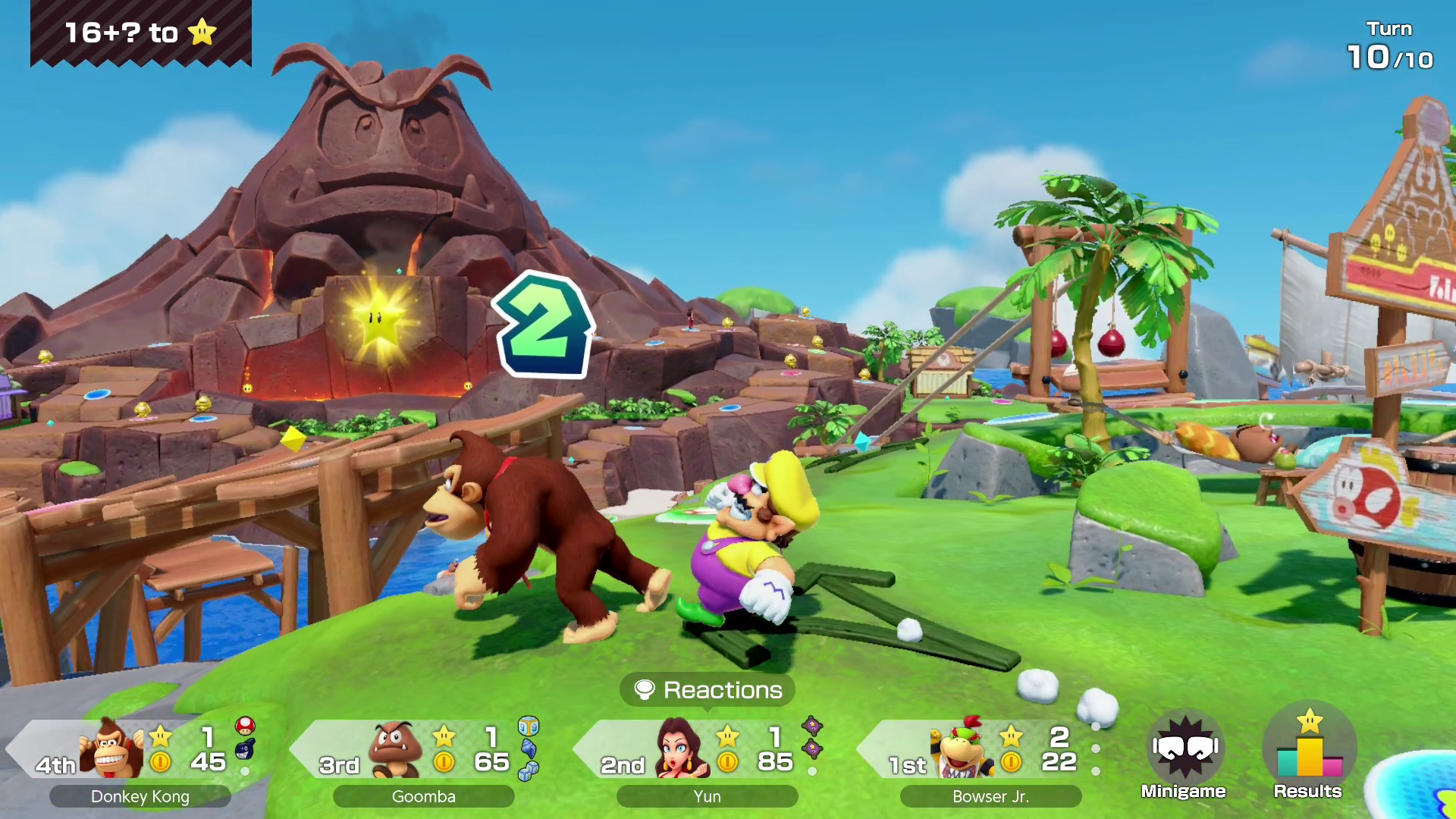Choose Goomba's dice block item
This screenshot has width=1456, height=819.
click(529, 726)
